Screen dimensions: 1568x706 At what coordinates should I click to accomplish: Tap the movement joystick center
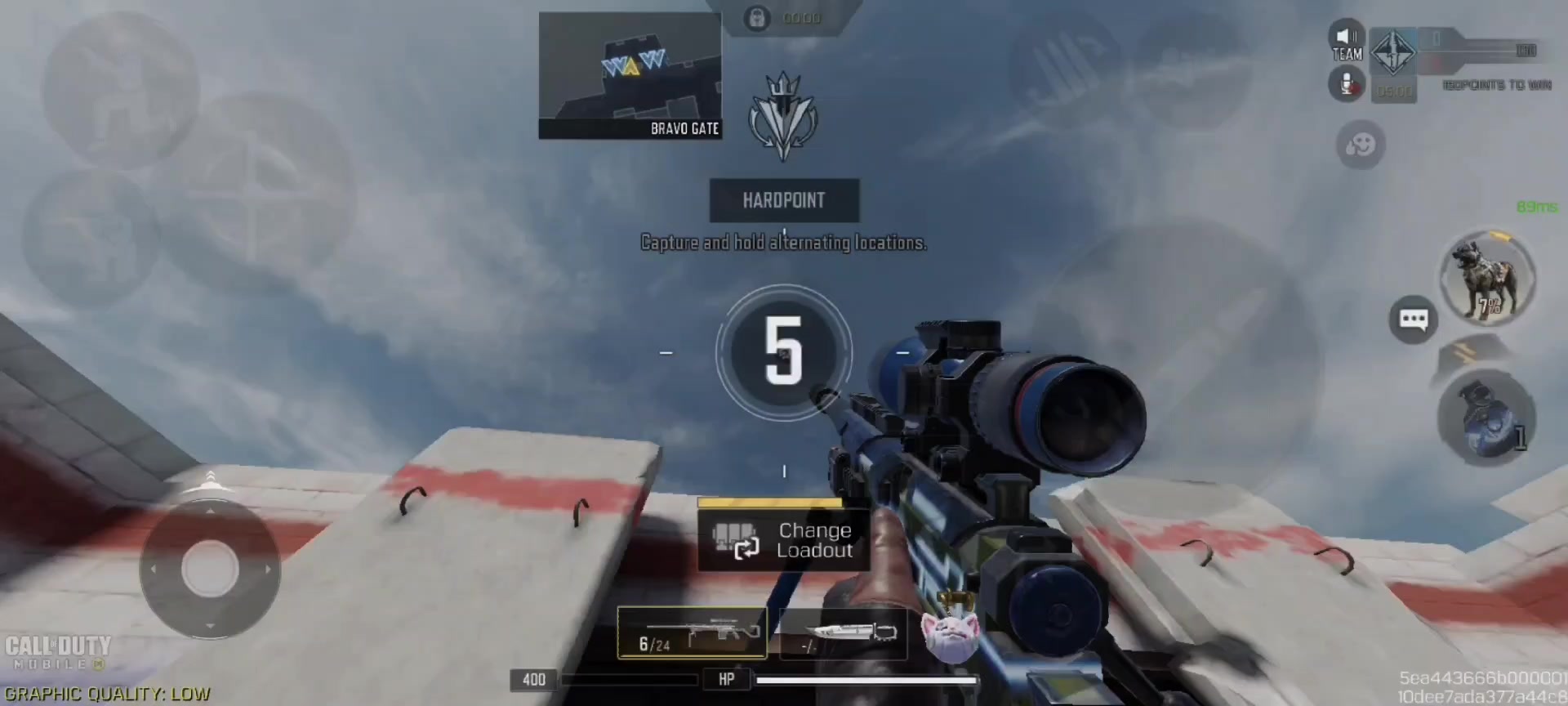pos(210,569)
